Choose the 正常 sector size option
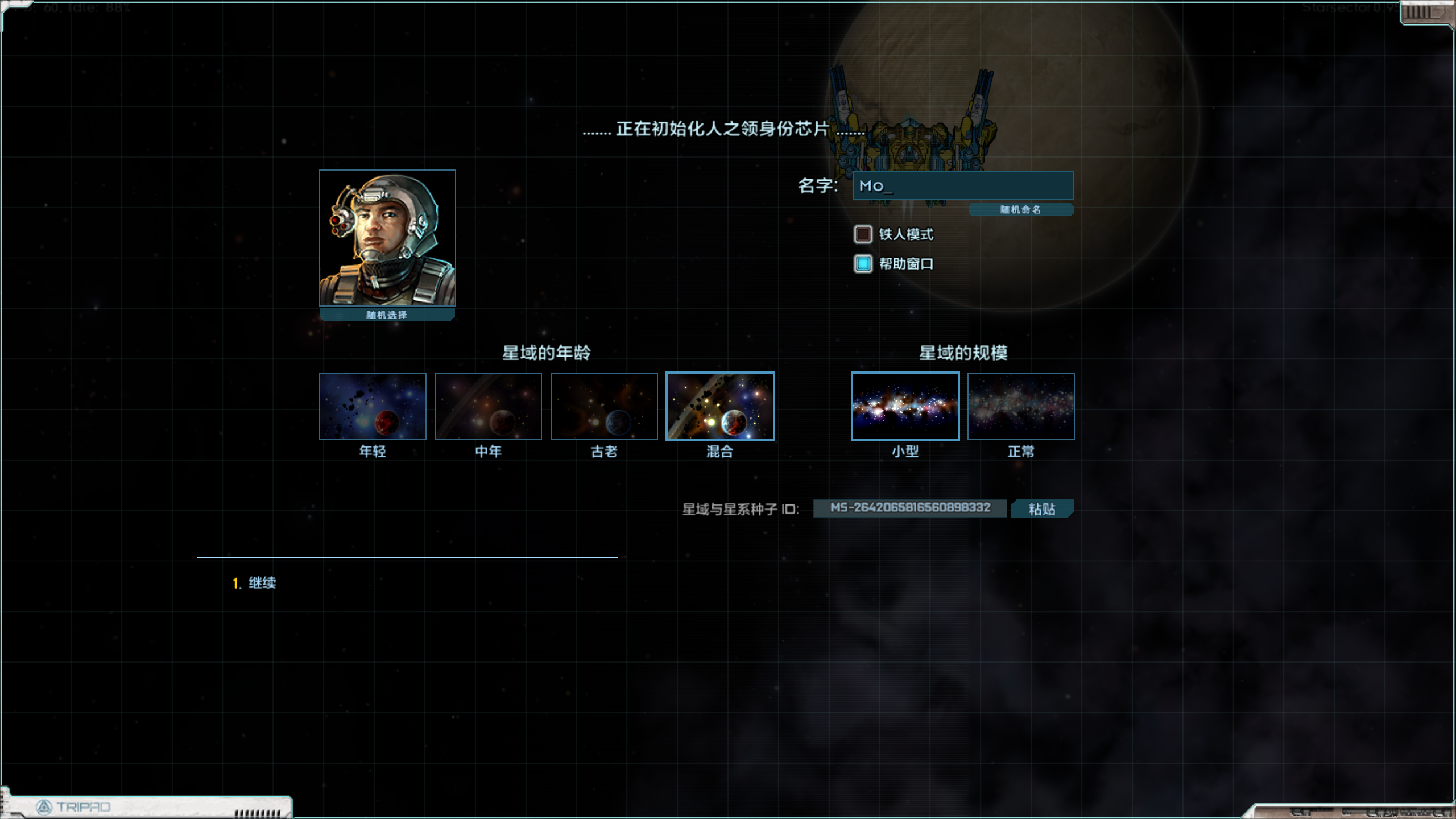1456x819 pixels. (x=1020, y=406)
